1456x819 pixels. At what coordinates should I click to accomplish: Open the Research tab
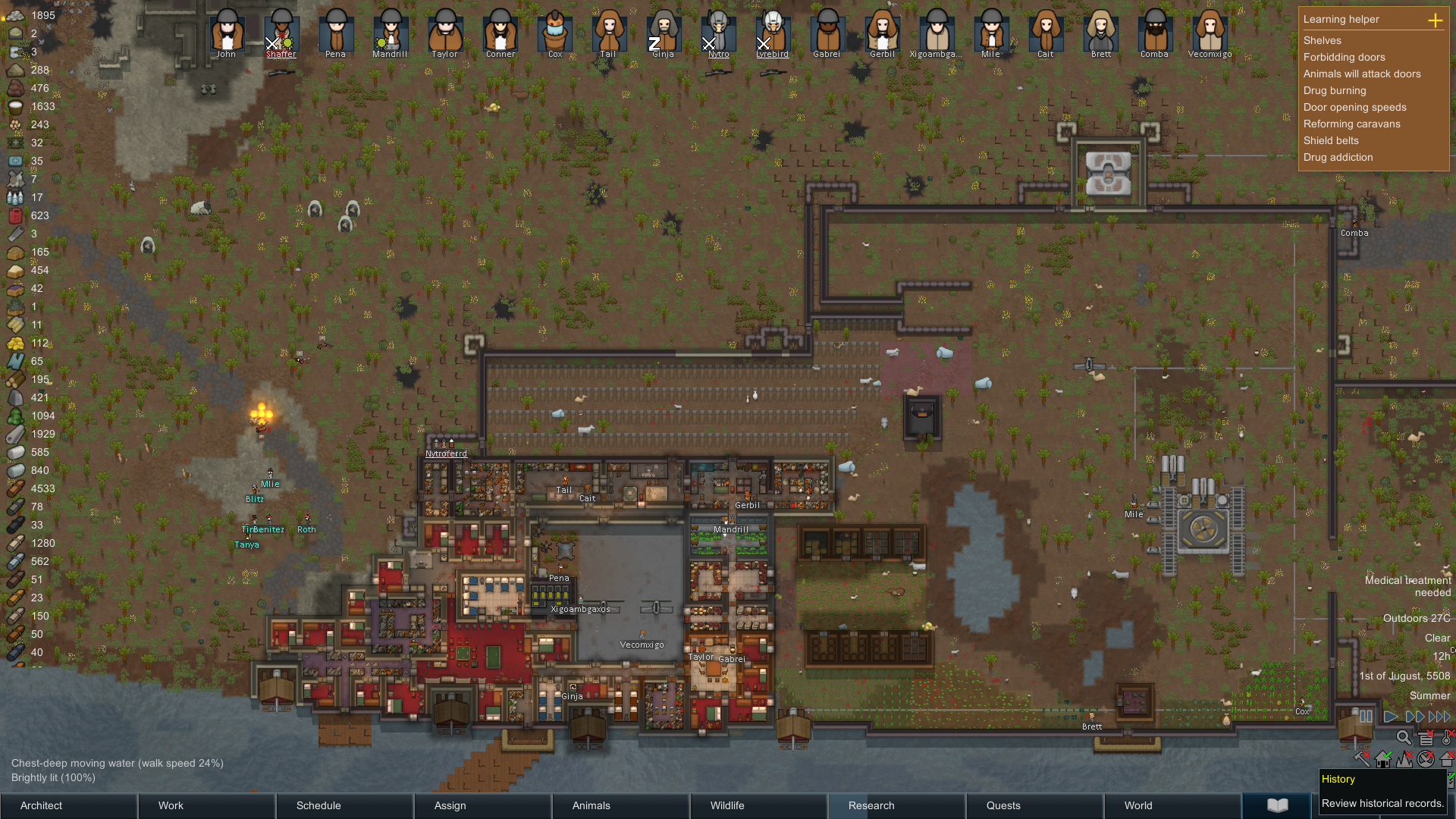pyautogui.click(x=896, y=805)
